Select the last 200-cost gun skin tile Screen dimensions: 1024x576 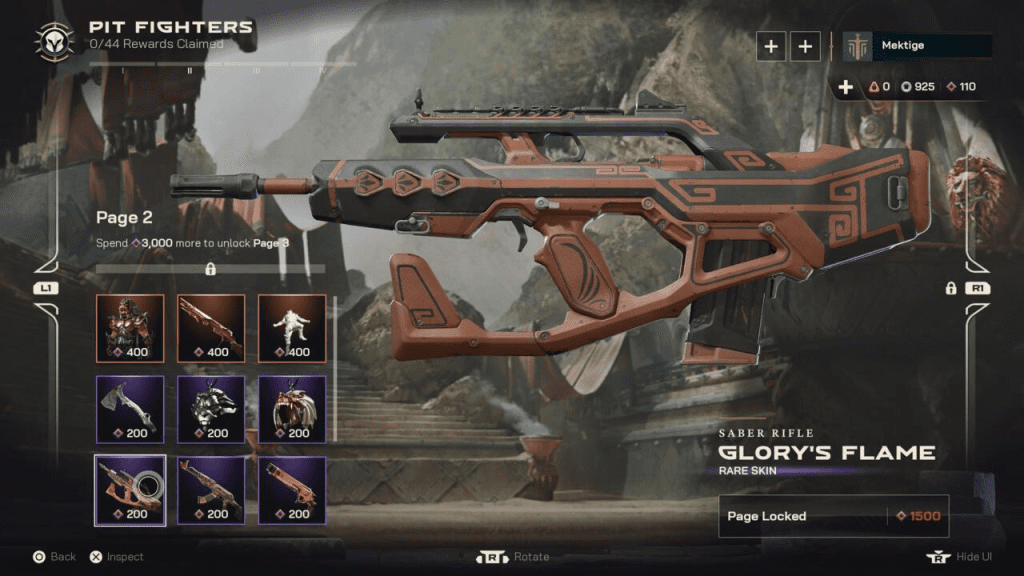coord(292,490)
